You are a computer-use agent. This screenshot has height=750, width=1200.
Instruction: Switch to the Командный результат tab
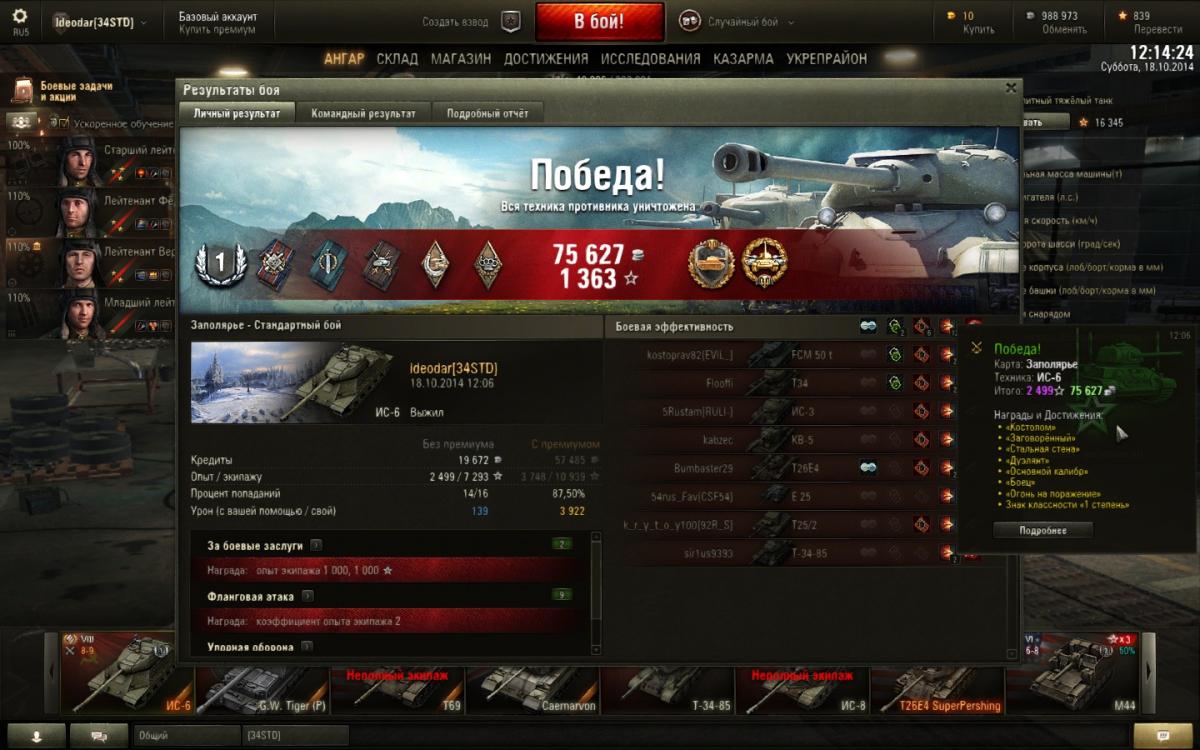tap(363, 113)
